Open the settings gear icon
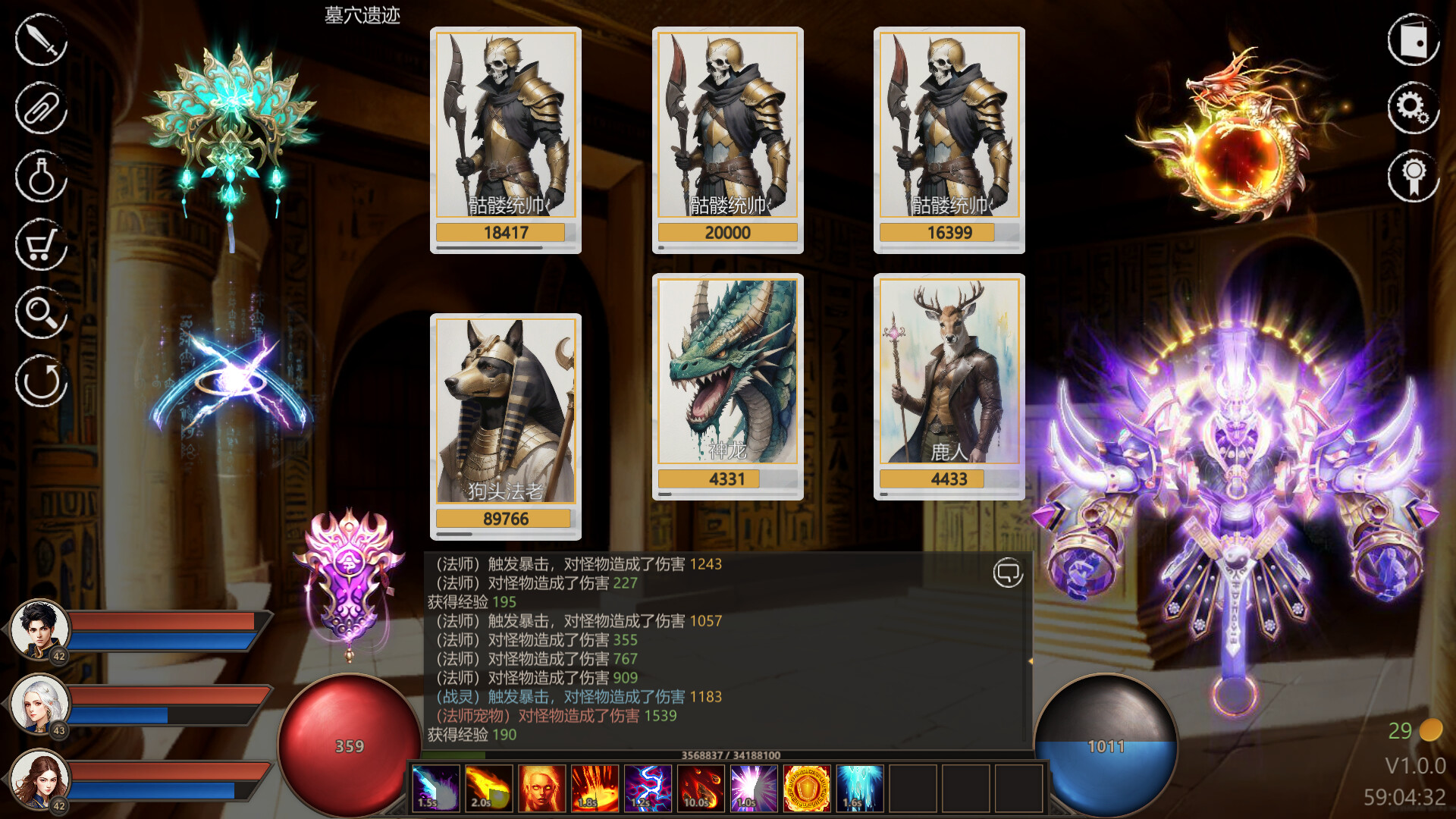The width and height of the screenshot is (1456, 819). pyautogui.click(x=1412, y=108)
